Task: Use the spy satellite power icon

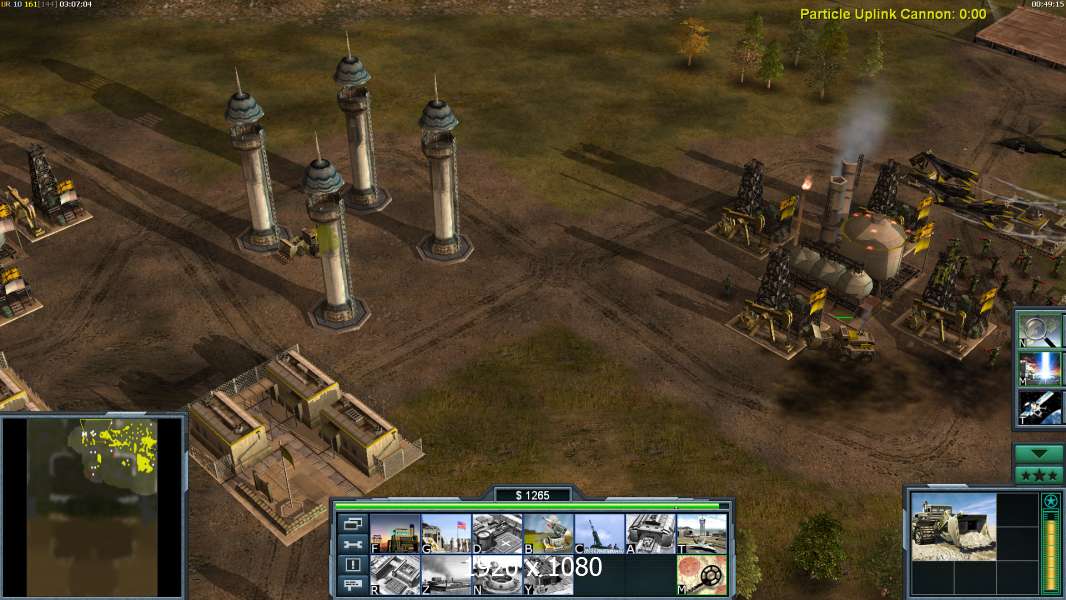Action: (1040, 406)
